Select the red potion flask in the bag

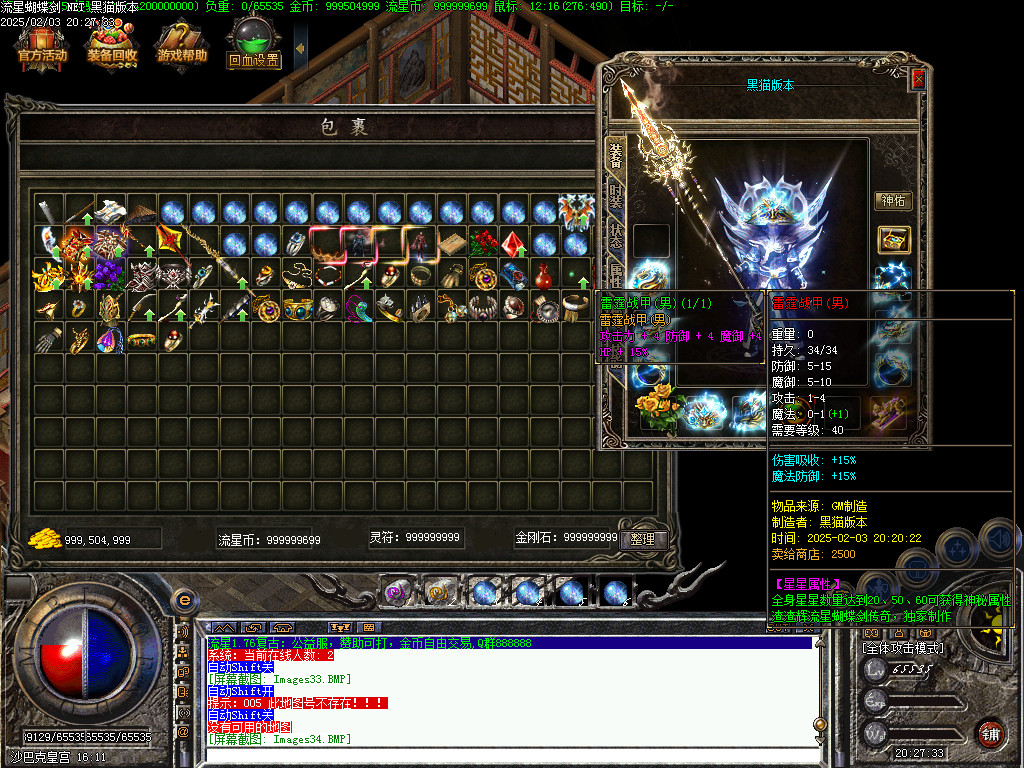[x=544, y=275]
